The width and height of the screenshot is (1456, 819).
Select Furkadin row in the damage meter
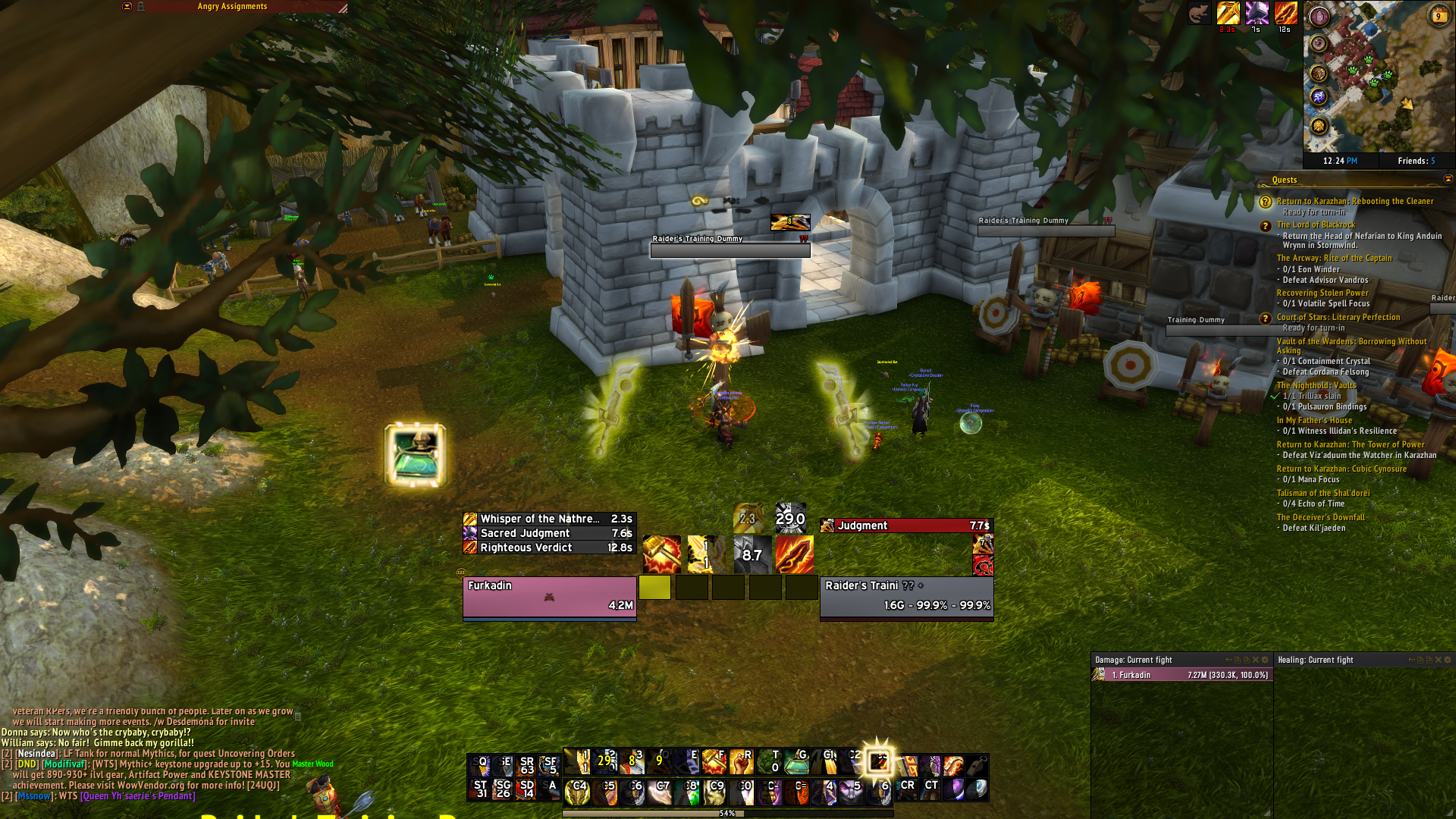pyautogui.click(x=1181, y=675)
